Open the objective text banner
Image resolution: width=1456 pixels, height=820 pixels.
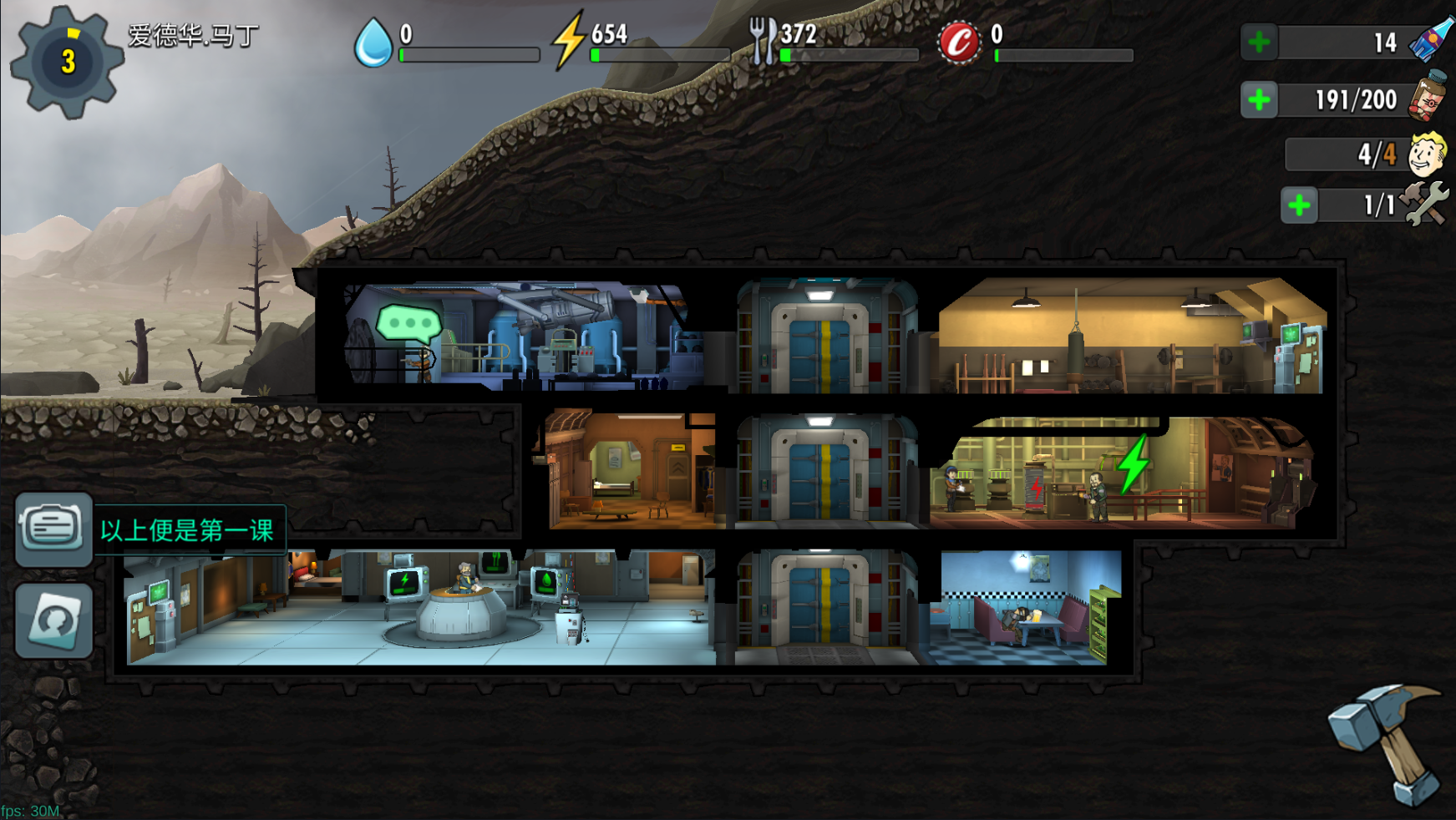point(188,530)
